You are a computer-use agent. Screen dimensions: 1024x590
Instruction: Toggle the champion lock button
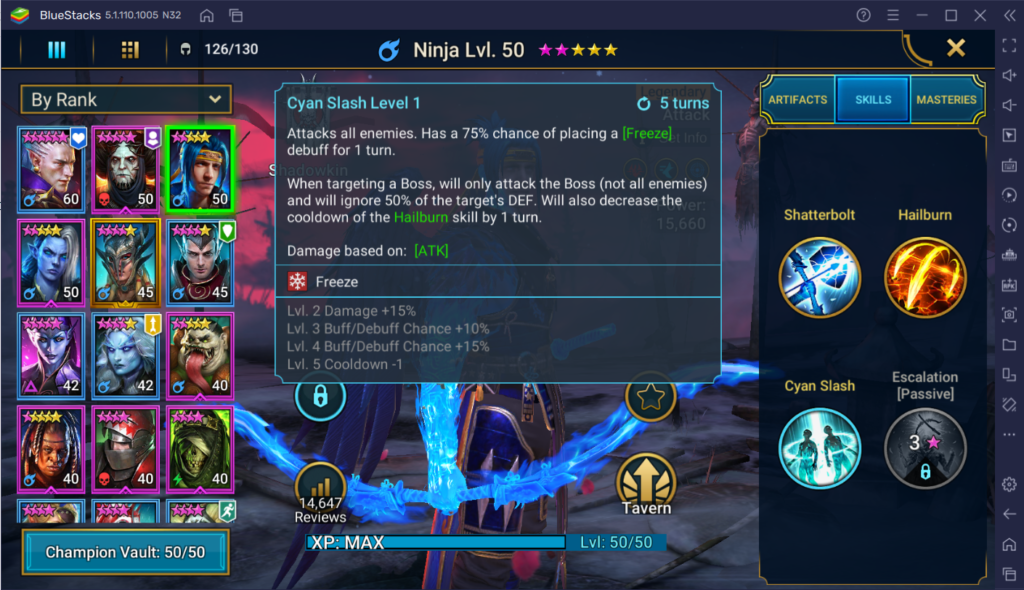pyautogui.click(x=320, y=397)
